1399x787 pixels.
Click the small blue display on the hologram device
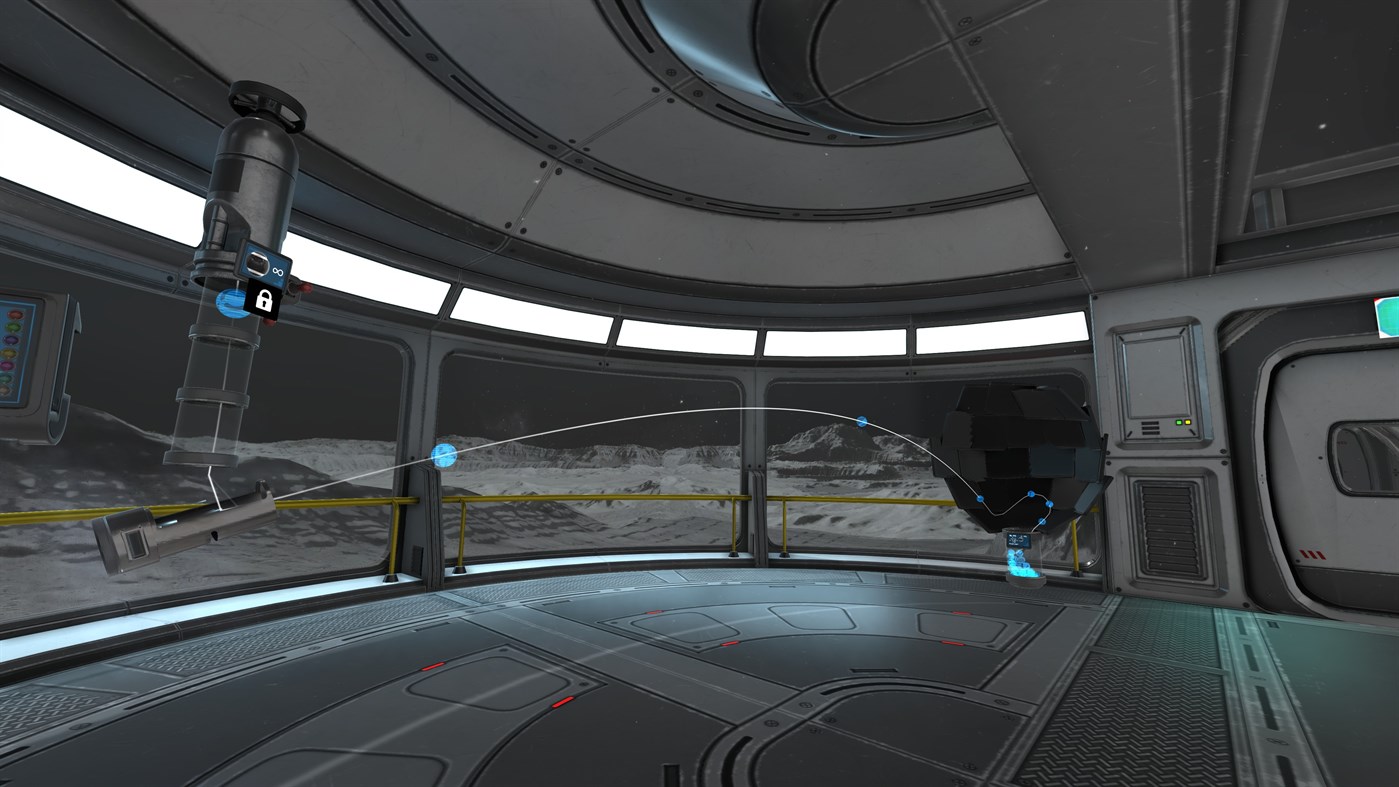point(1018,540)
